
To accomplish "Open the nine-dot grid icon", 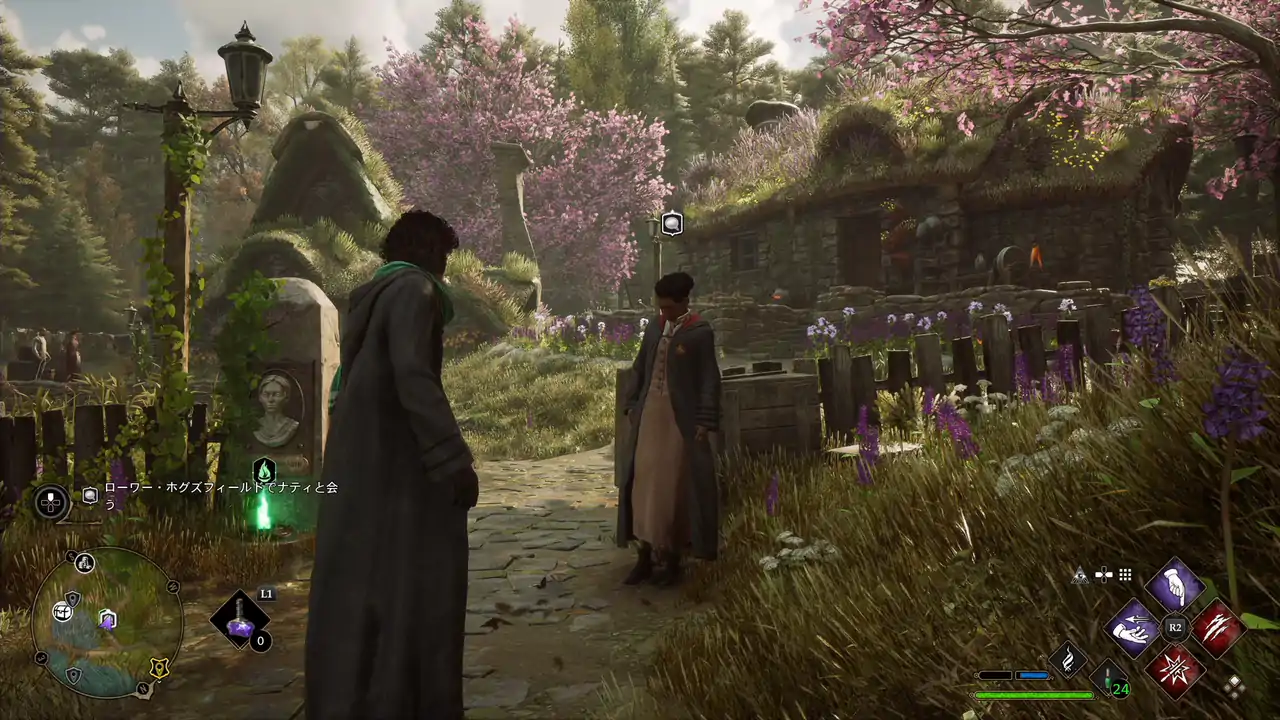I will point(1125,575).
